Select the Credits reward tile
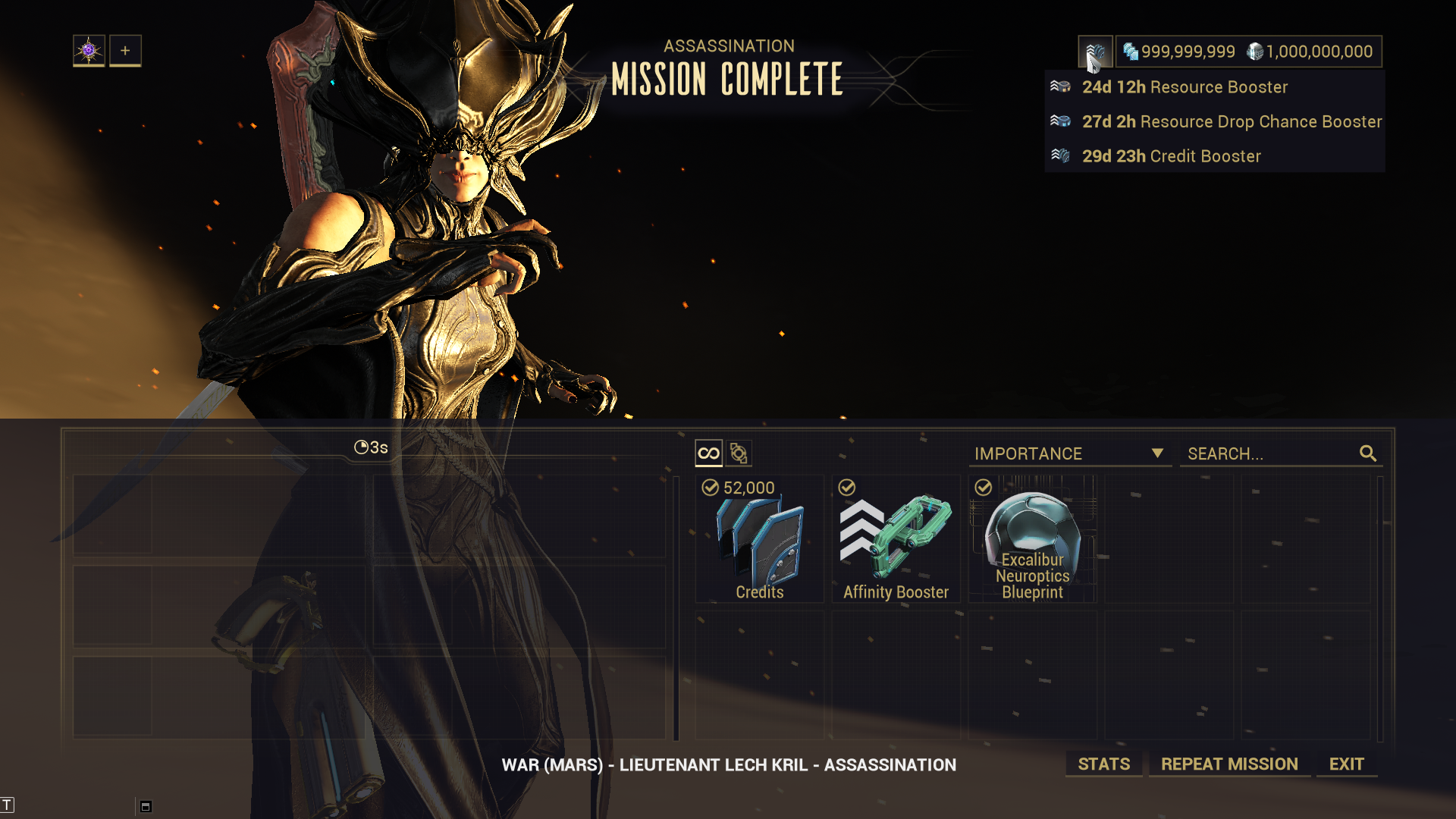Image resolution: width=1456 pixels, height=819 pixels. coord(759,540)
